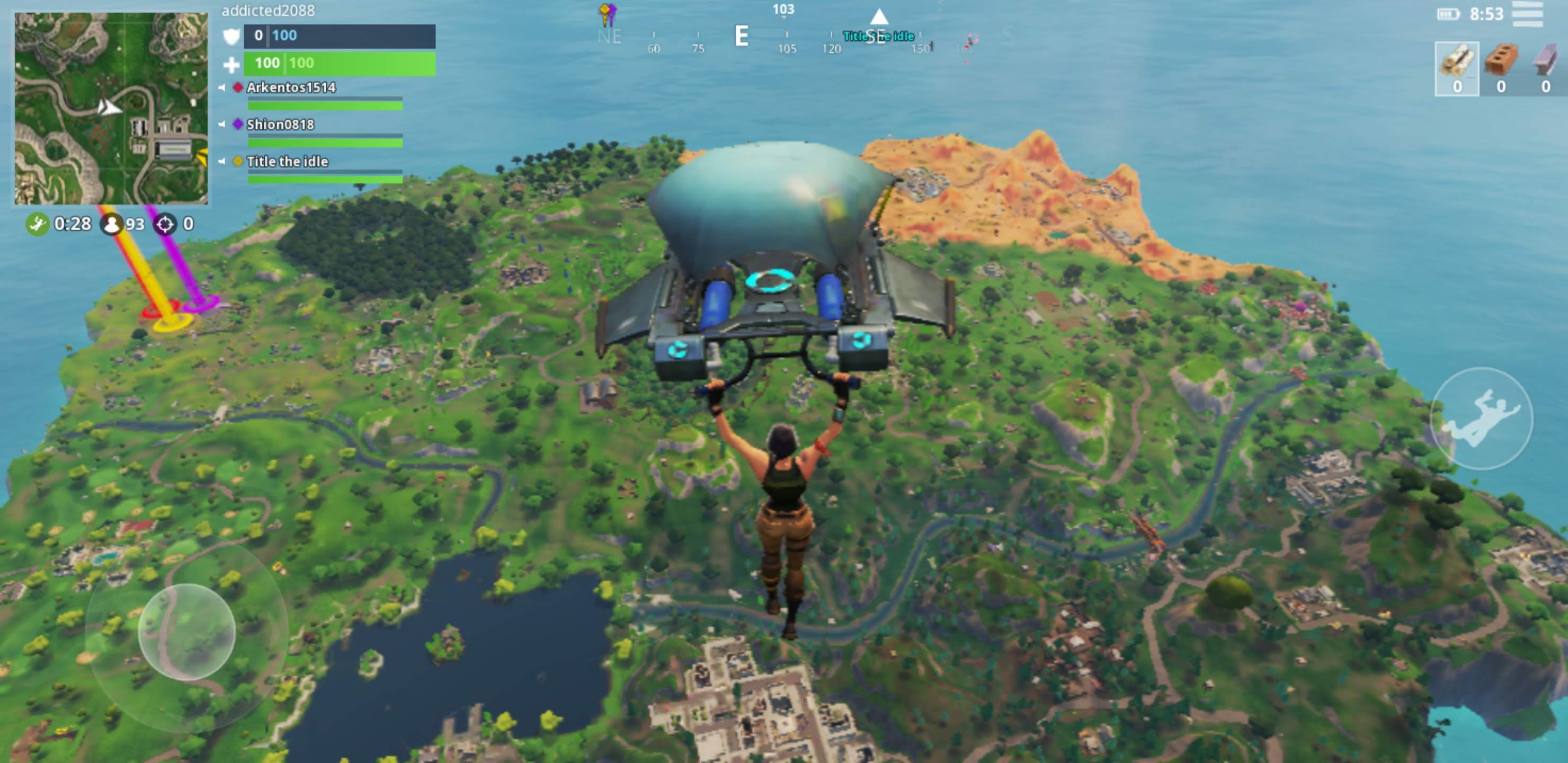Select teammate Shion0818 in squad list
Image resolution: width=1568 pixels, height=763 pixels.
tap(280, 125)
